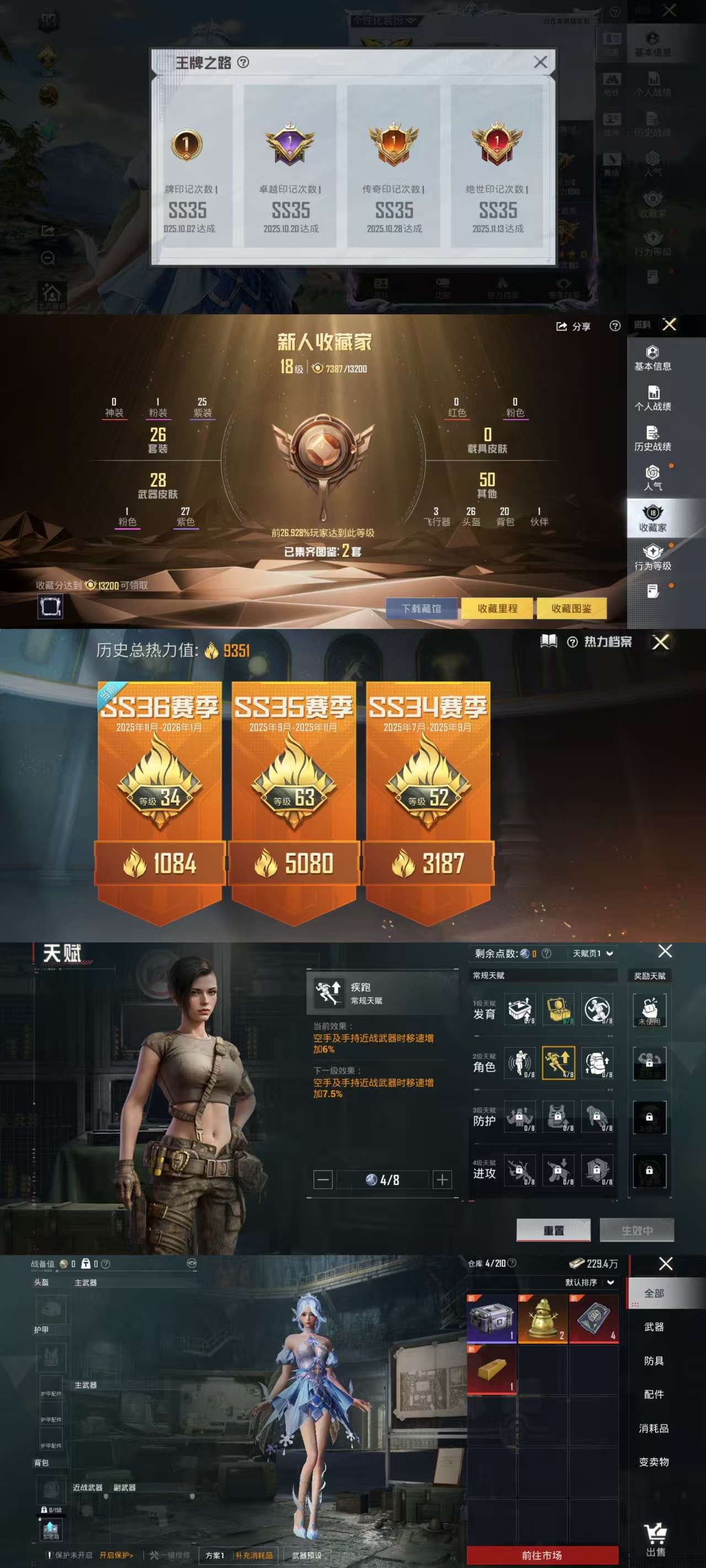Click the 补充消耗品 restock button
This screenshot has height=1568, width=706.
click(254, 1555)
